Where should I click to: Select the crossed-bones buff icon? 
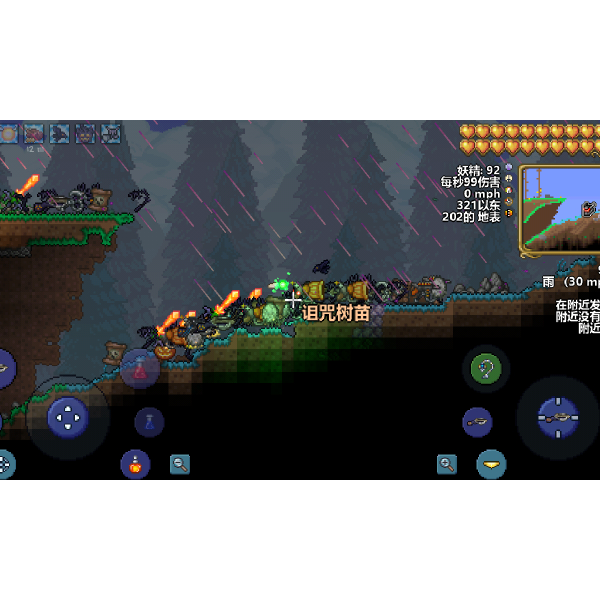point(110,133)
